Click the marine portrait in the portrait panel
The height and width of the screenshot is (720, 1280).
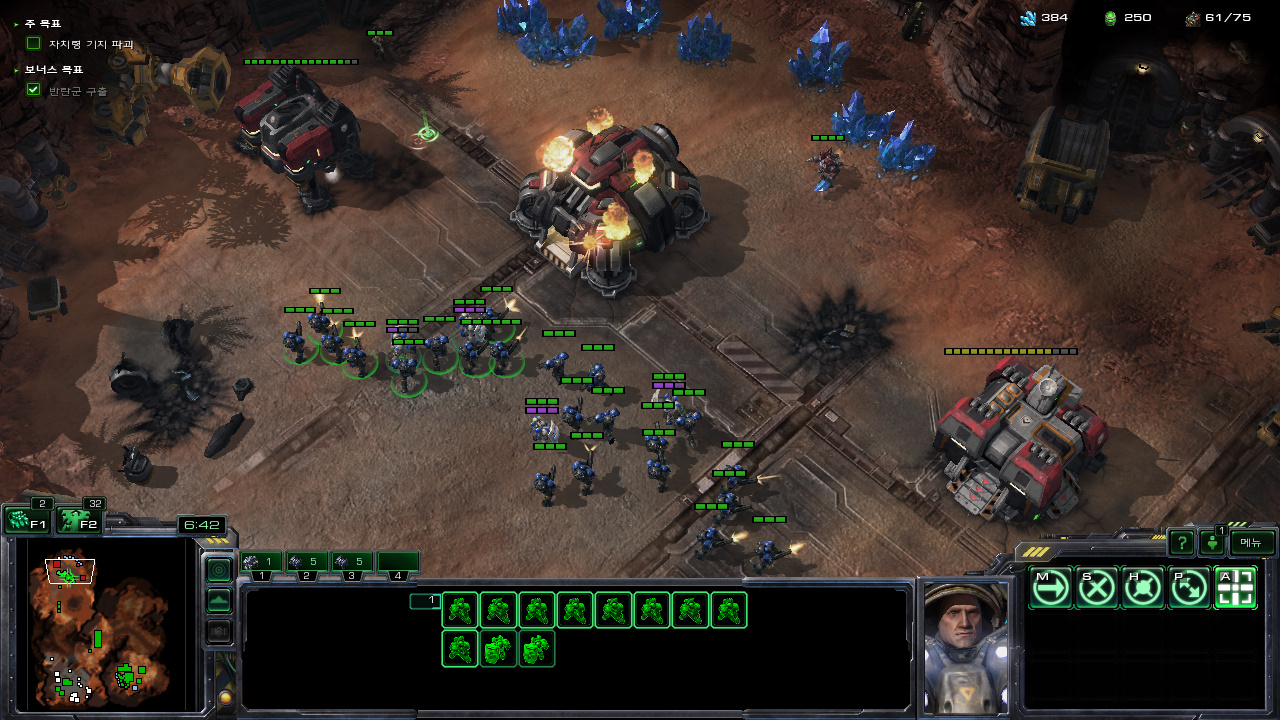(964, 645)
